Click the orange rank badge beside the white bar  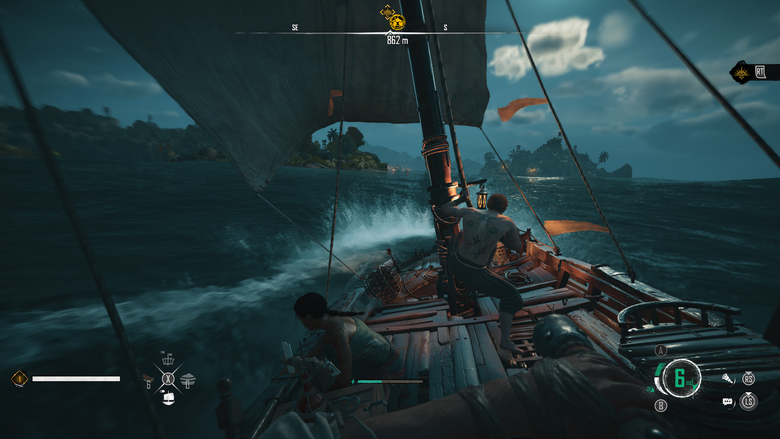[x=19, y=378]
